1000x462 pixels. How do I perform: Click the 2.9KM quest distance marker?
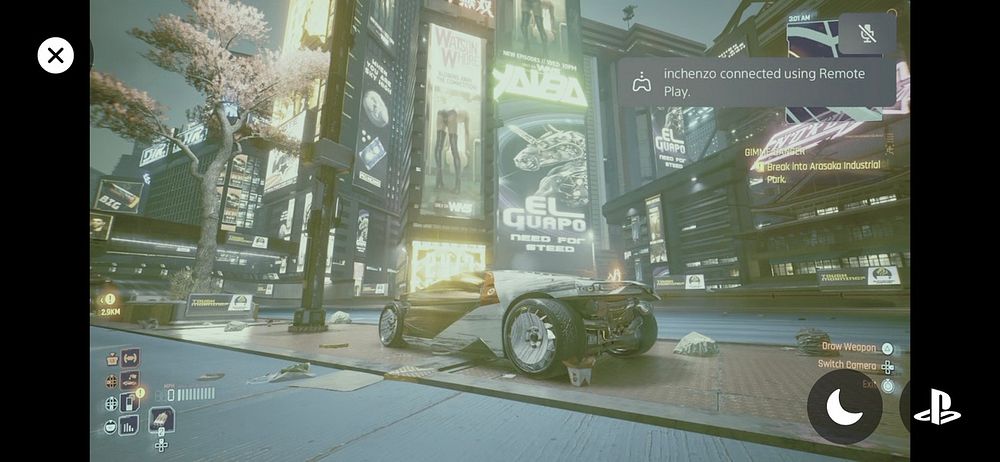(x=109, y=304)
